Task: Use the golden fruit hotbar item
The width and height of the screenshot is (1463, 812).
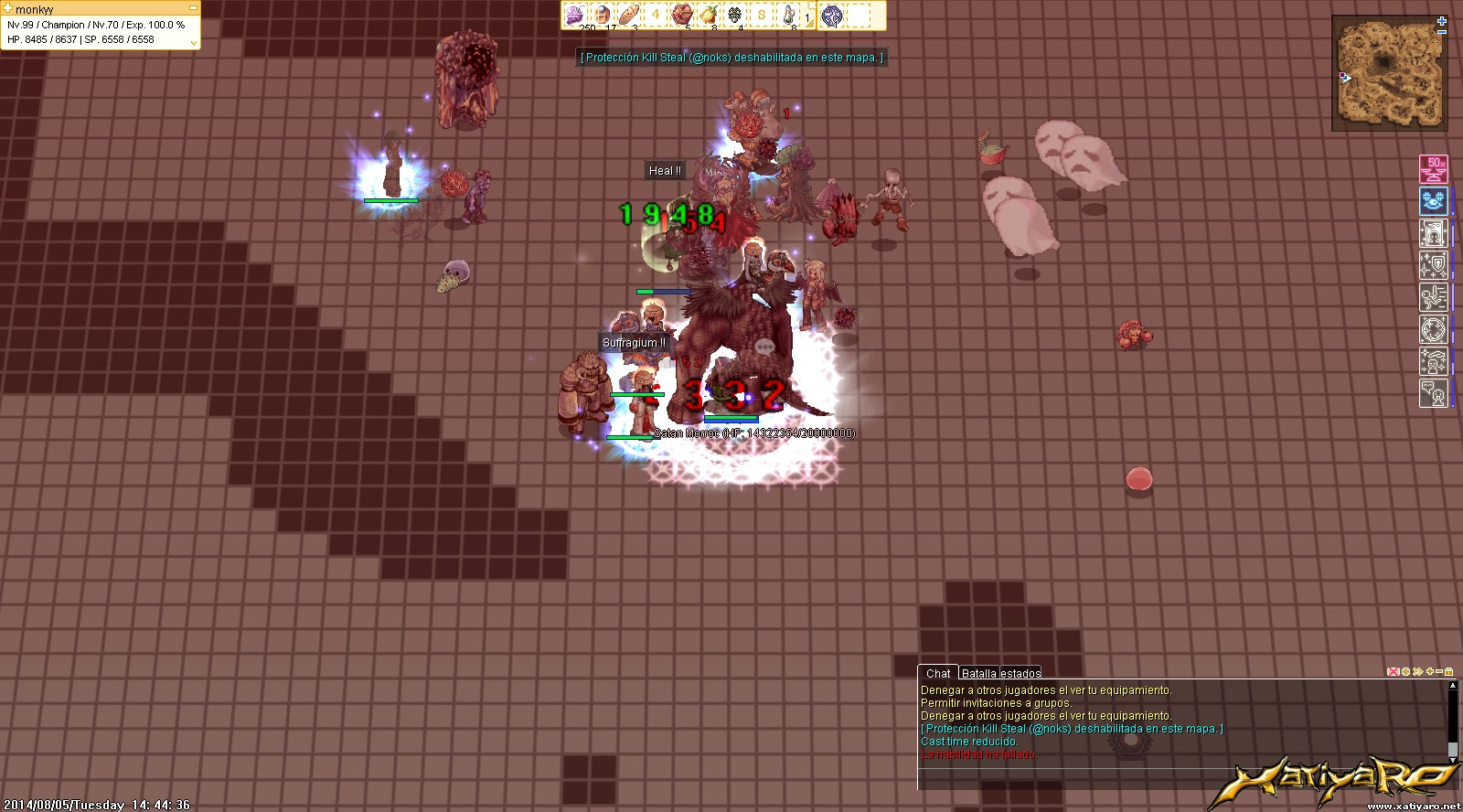Action: click(x=708, y=15)
